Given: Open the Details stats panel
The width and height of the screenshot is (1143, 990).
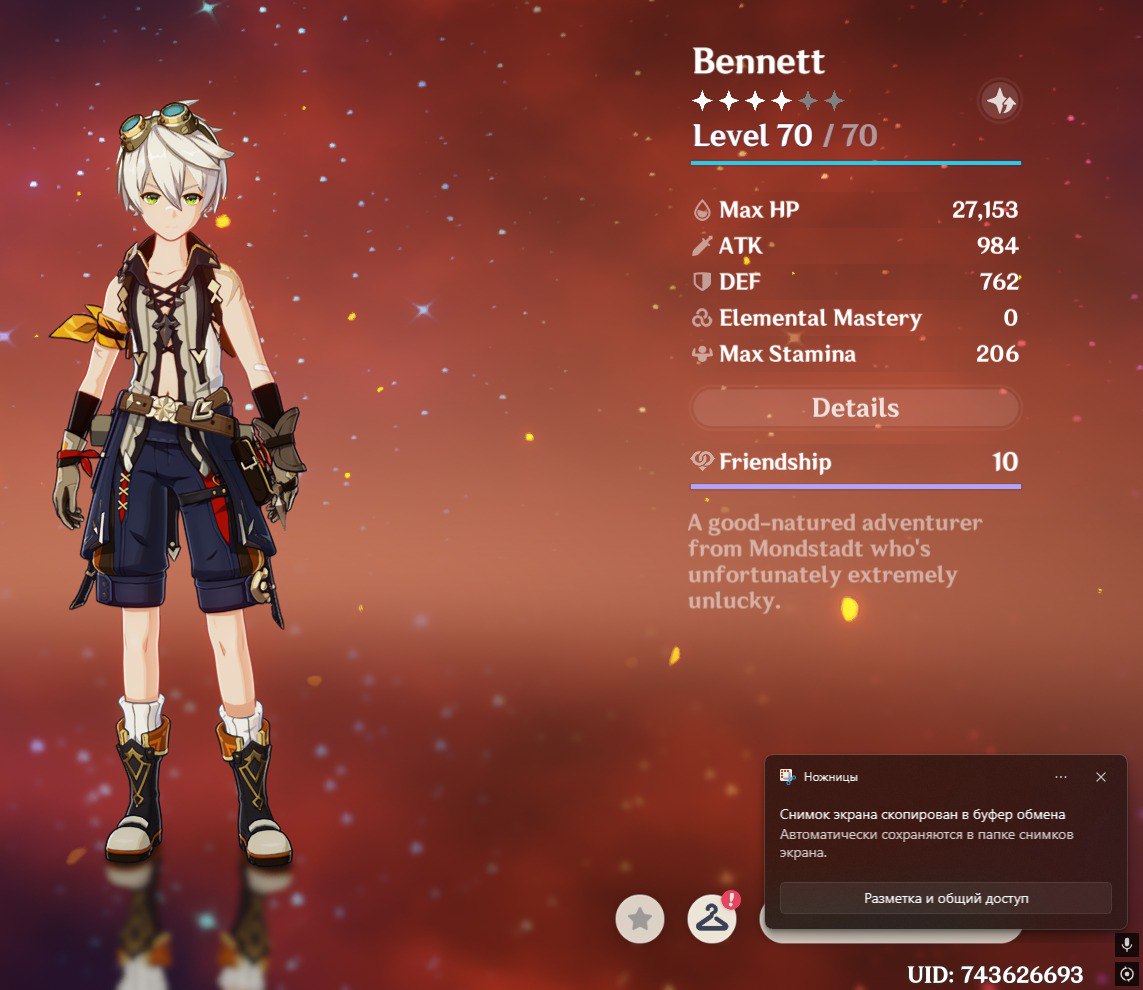Looking at the screenshot, I should point(855,408).
